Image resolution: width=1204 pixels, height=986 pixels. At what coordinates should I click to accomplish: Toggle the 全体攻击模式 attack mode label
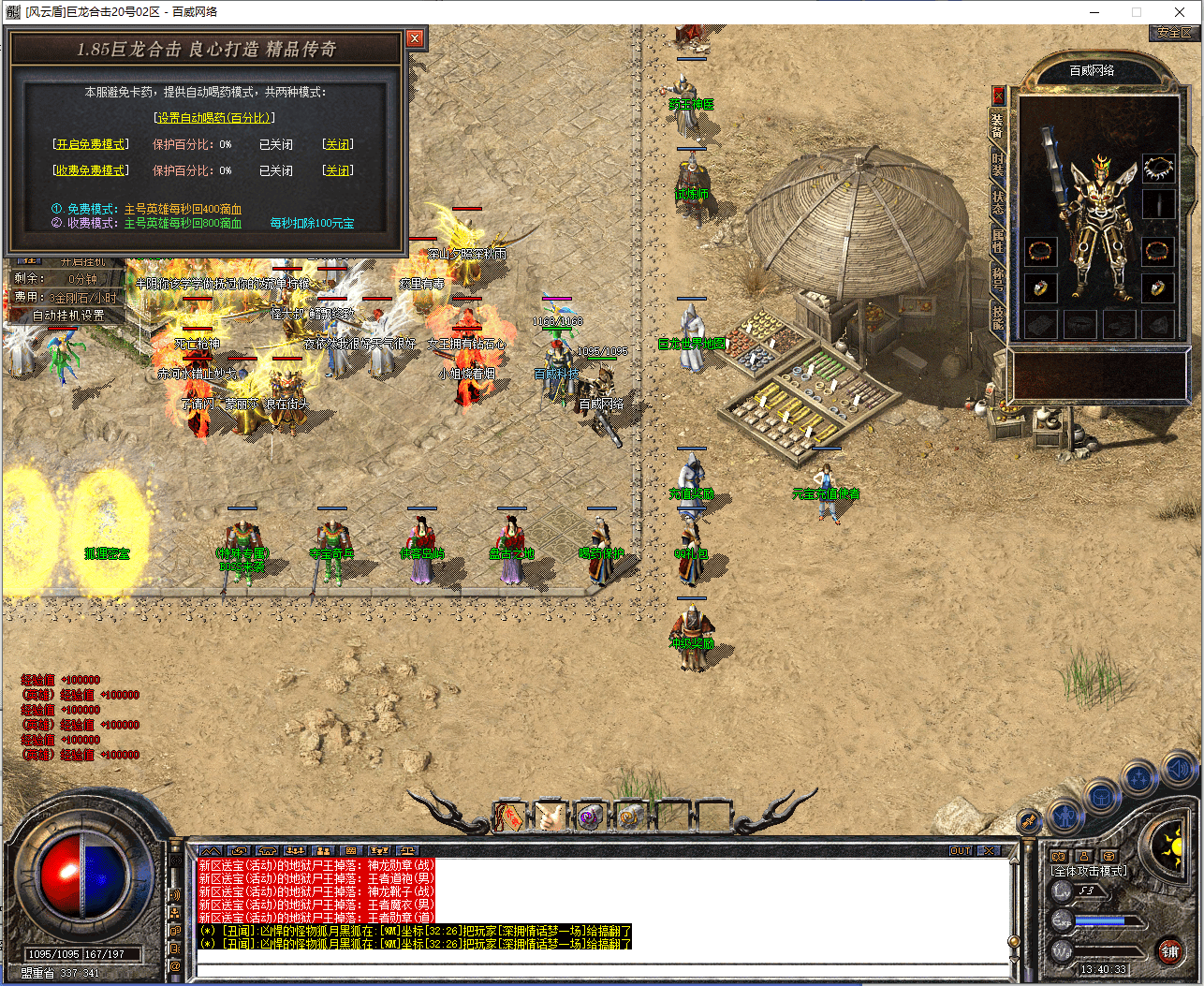[1090, 871]
